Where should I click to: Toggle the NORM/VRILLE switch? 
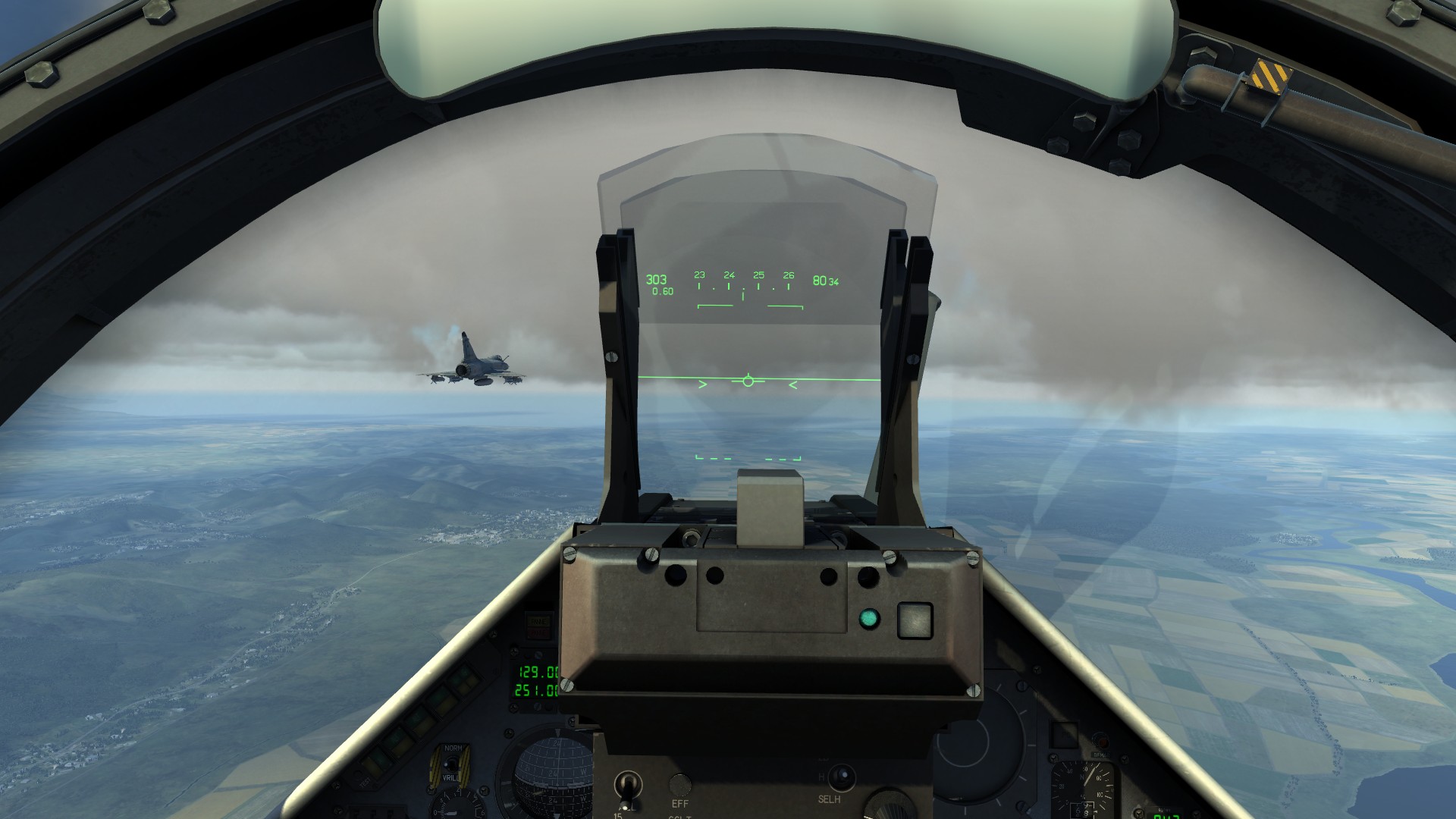point(453,763)
